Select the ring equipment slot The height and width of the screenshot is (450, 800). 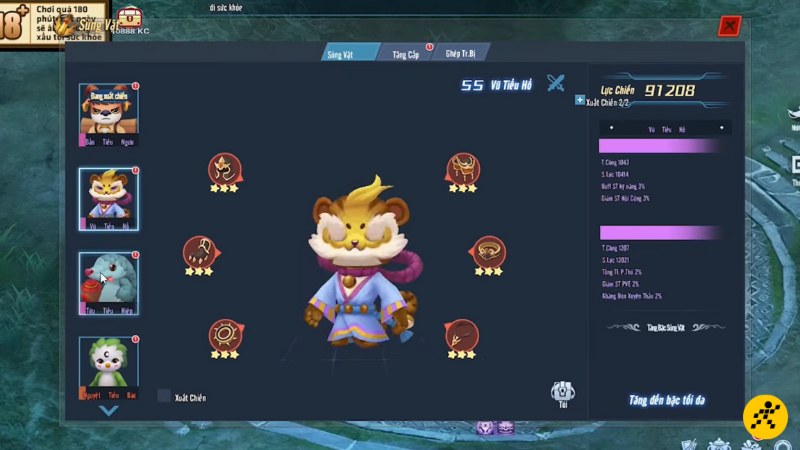(x=489, y=250)
